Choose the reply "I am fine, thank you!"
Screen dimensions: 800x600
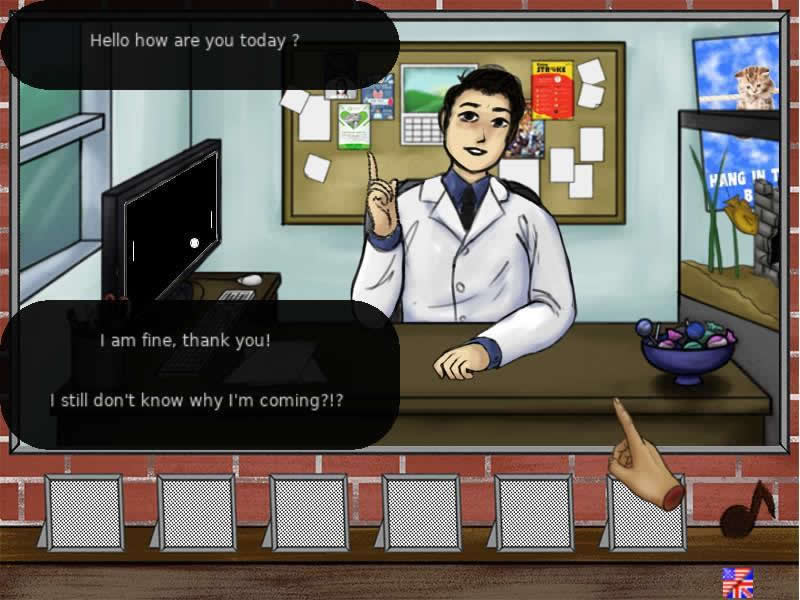(185, 340)
